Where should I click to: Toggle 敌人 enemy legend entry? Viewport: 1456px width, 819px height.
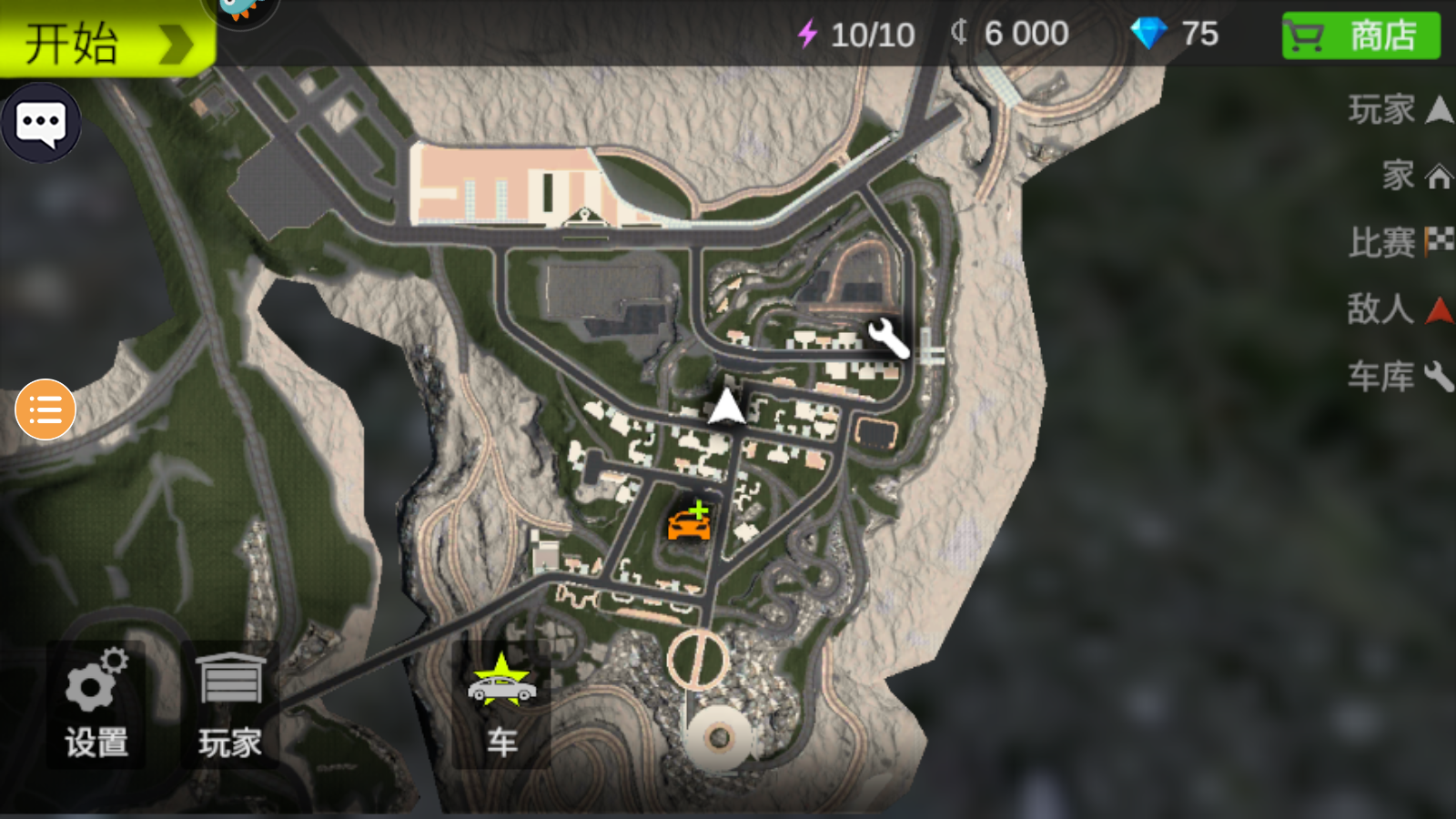[1400, 309]
